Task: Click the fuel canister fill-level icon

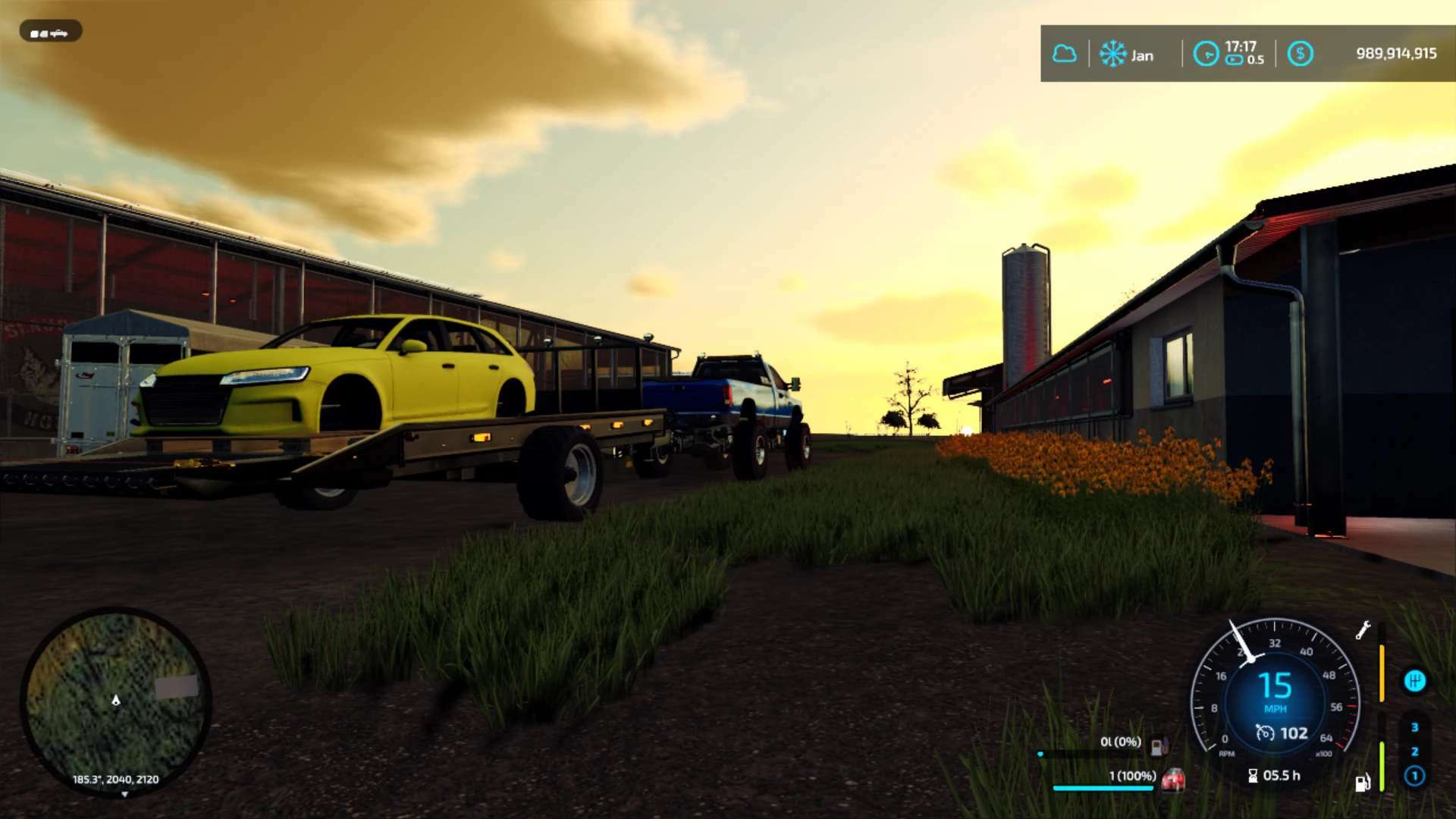Action: coord(1159,746)
